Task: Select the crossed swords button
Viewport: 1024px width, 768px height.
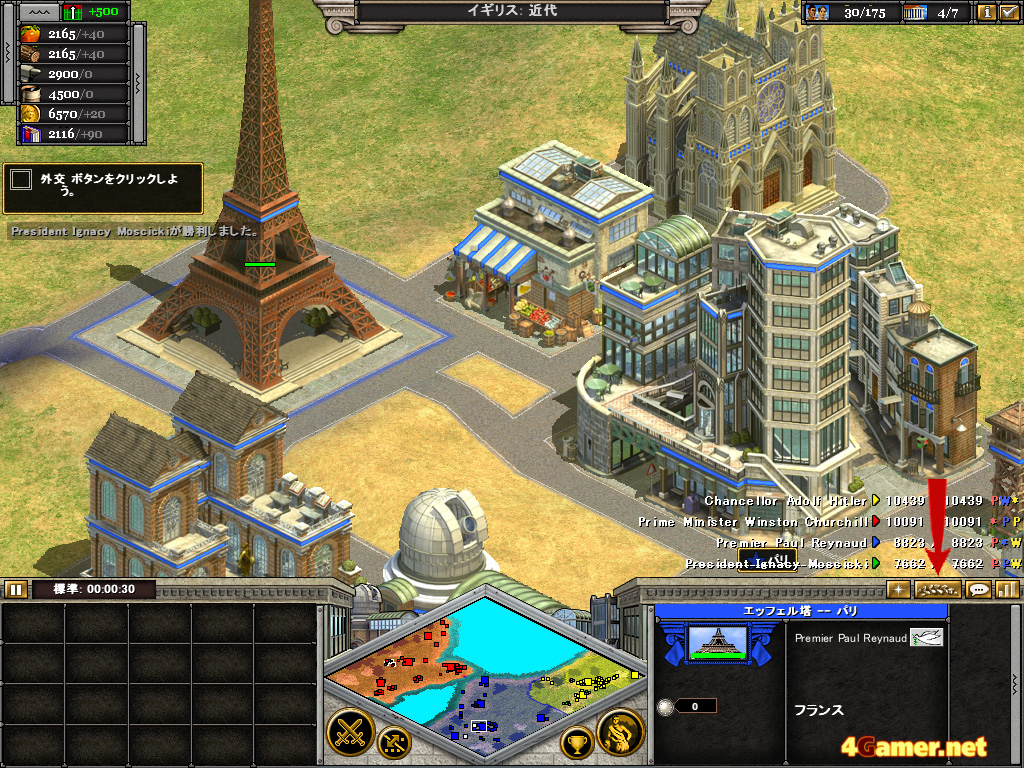Action: pos(350,733)
